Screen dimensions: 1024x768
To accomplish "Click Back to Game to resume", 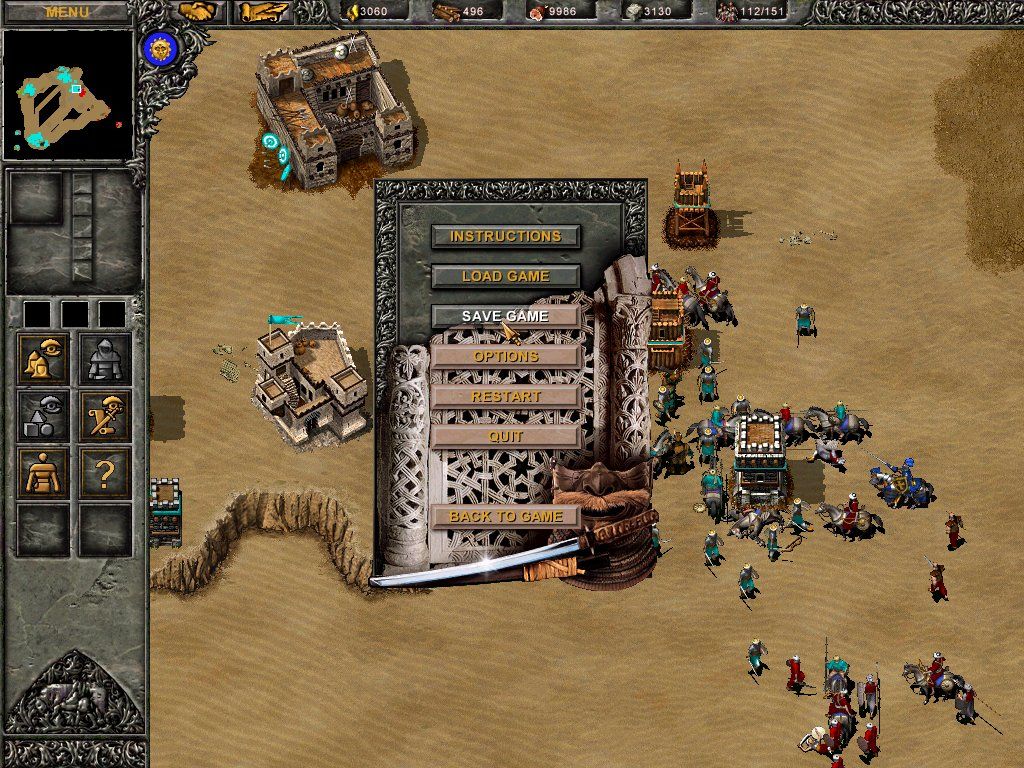I will (x=505, y=516).
